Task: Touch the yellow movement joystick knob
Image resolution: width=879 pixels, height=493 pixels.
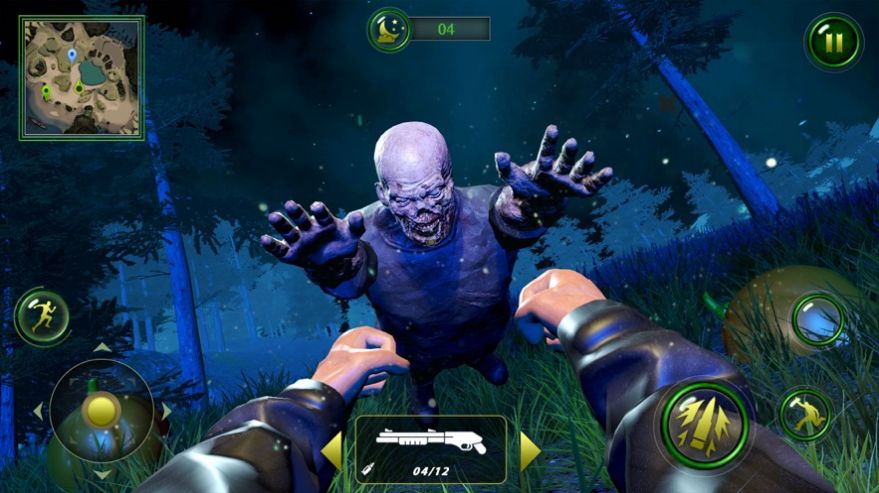Action: pos(101,410)
